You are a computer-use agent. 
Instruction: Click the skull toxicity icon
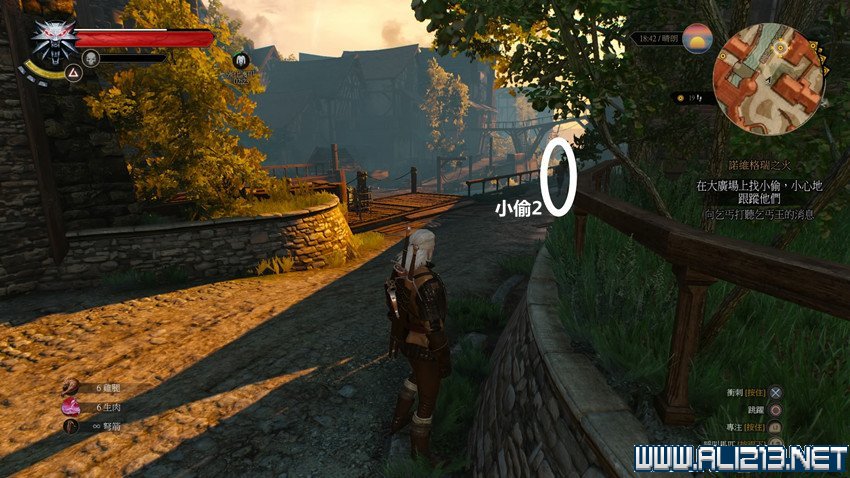point(90,58)
